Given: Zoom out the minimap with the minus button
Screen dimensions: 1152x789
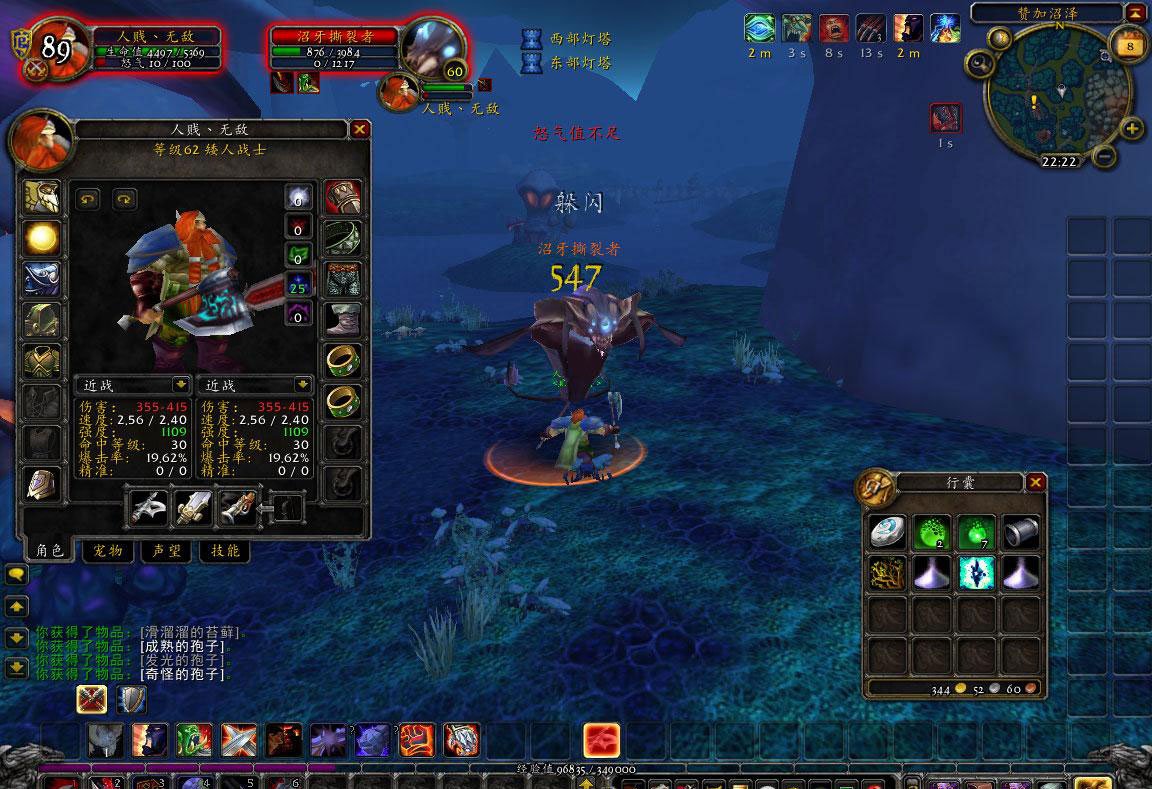Looking at the screenshot, I should pyautogui.click(x=1104, y=156).
